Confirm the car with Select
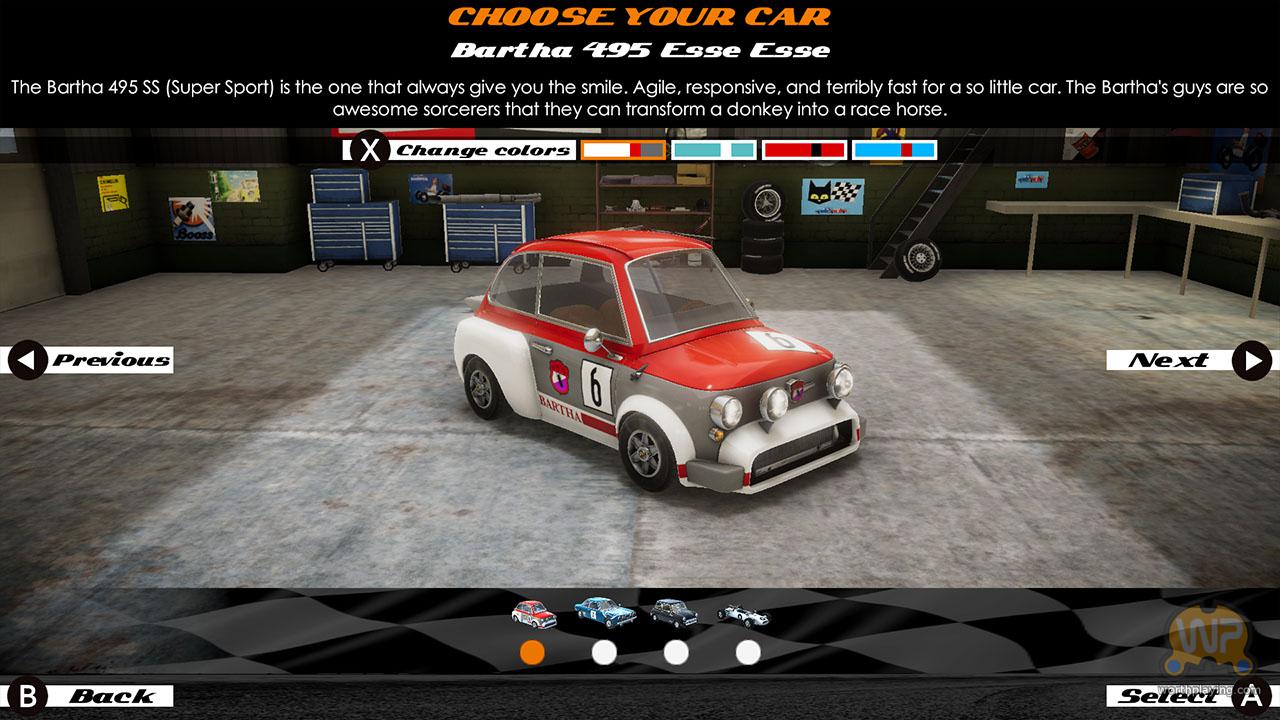 pyautogui.click(x=1188, y=696)
